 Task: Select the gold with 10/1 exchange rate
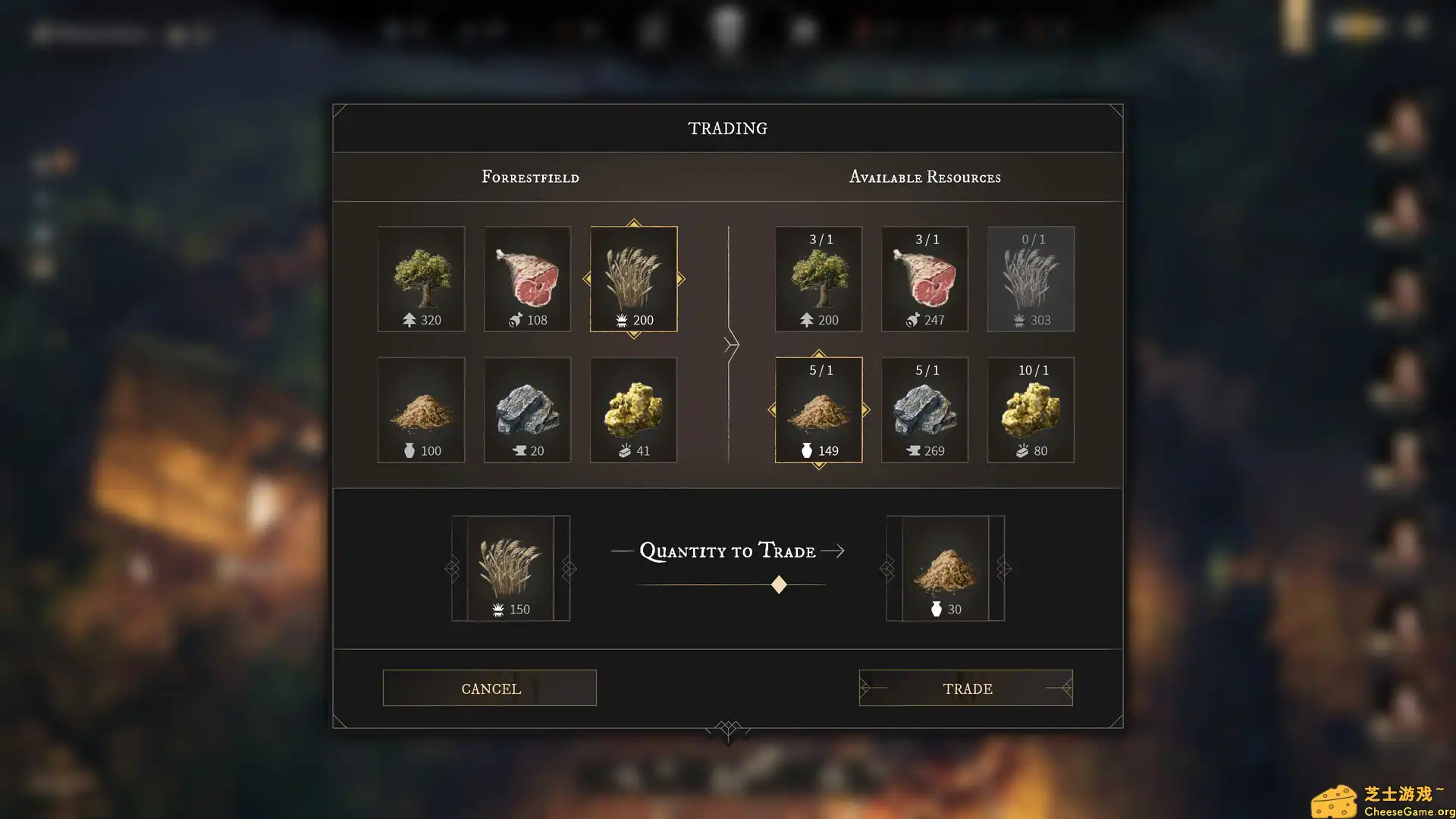(1031, 409)
